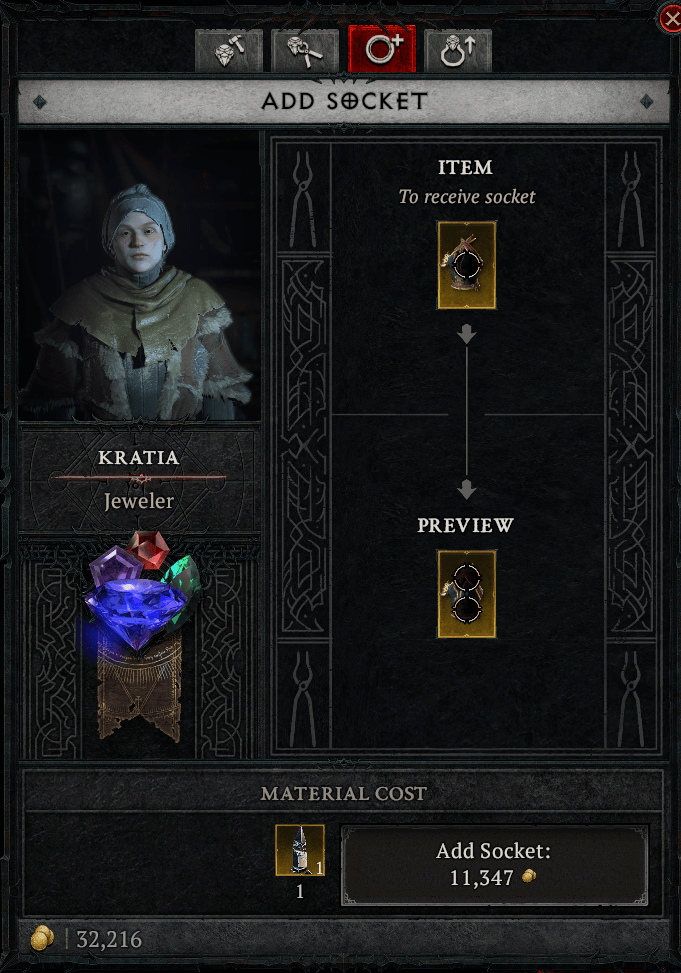Click the item slot to receive socket
The image size is (681, 973).
pos(466,265)
